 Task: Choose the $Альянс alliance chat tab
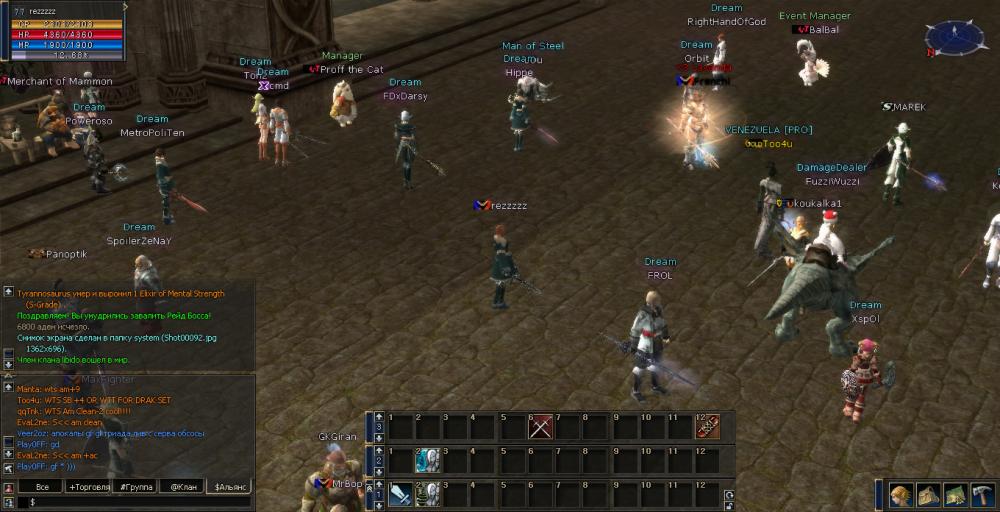tap(229, 487)
